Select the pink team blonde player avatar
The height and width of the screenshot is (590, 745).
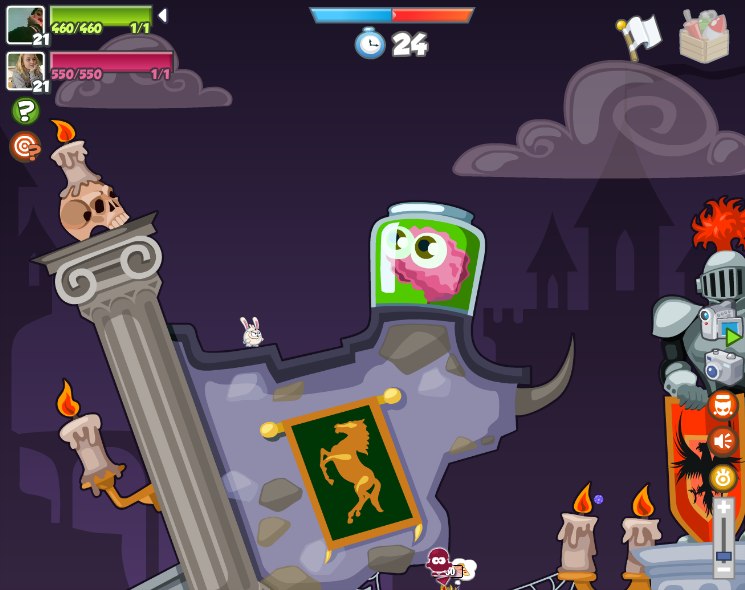tap(25, 70)
